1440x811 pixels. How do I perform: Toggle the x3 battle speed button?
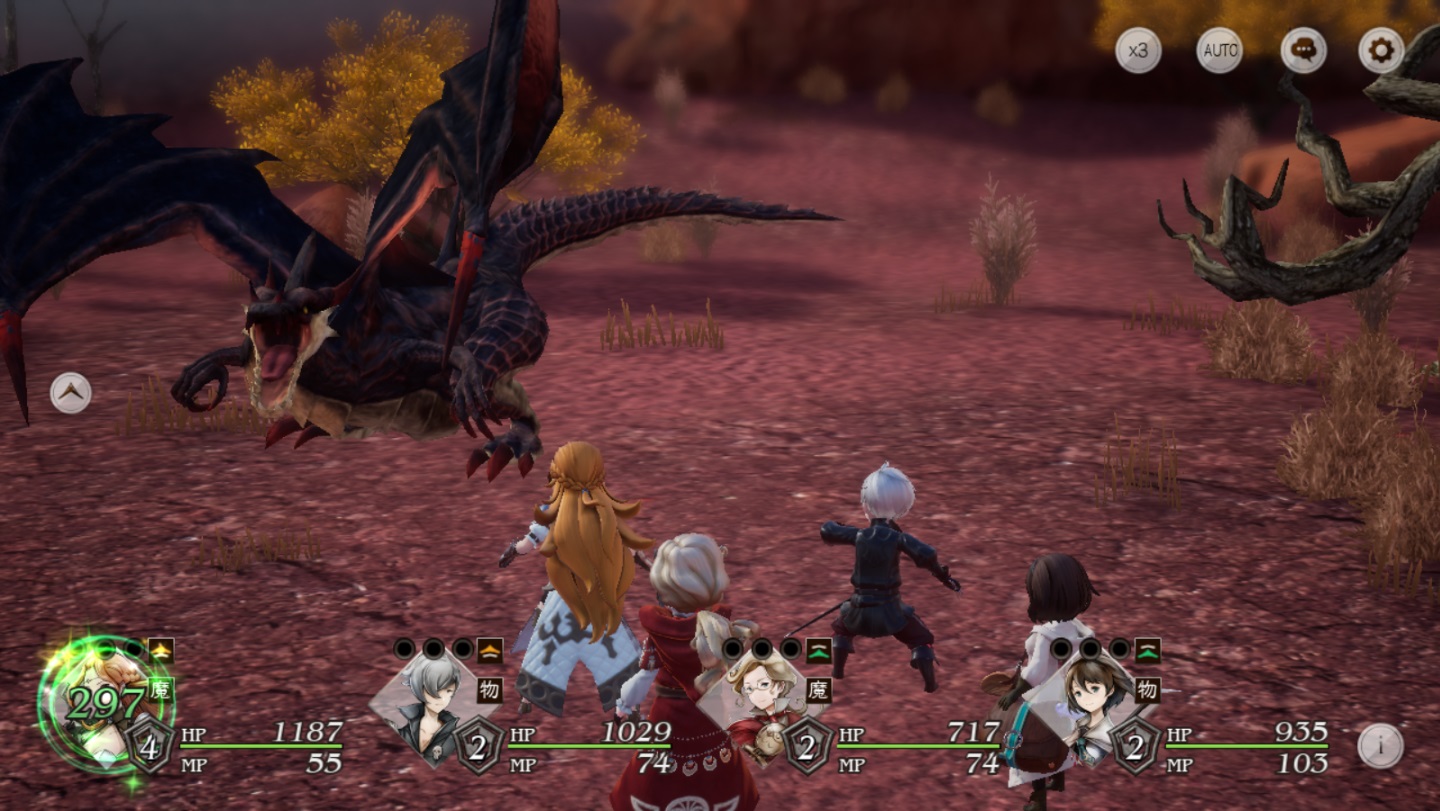point(1138,50)
